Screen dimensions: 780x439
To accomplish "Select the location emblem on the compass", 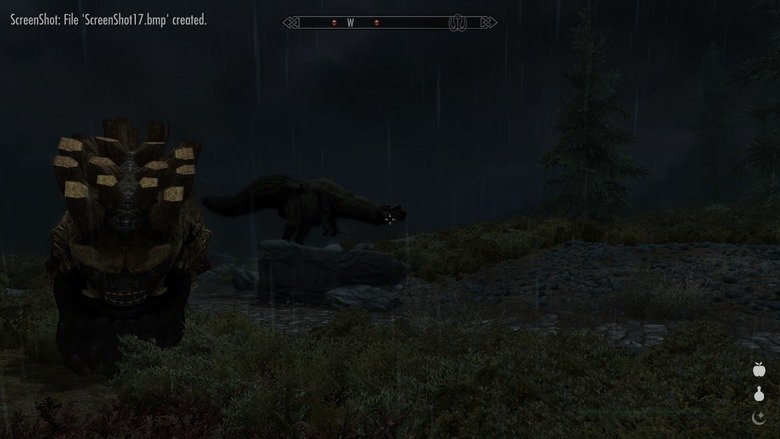I will click(458, 22).
